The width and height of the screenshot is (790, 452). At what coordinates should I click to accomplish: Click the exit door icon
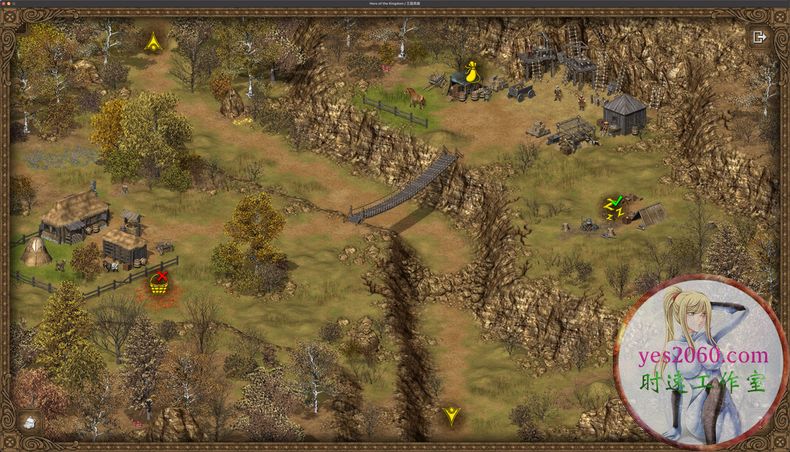coord(759,37)
